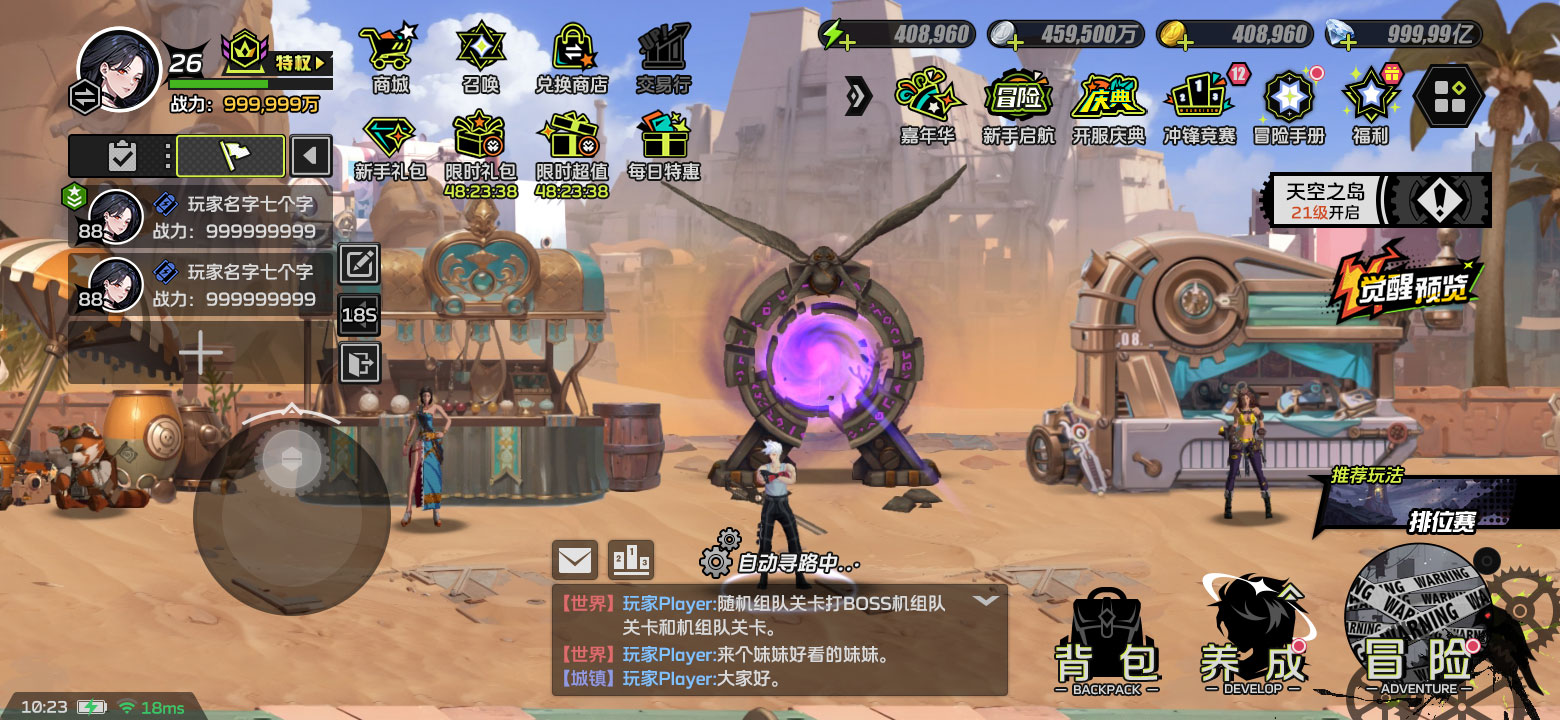Open the 养成 develop menu
Image resolution: width=1560 pixels, height=720 pixels.
pos(1253,640)
